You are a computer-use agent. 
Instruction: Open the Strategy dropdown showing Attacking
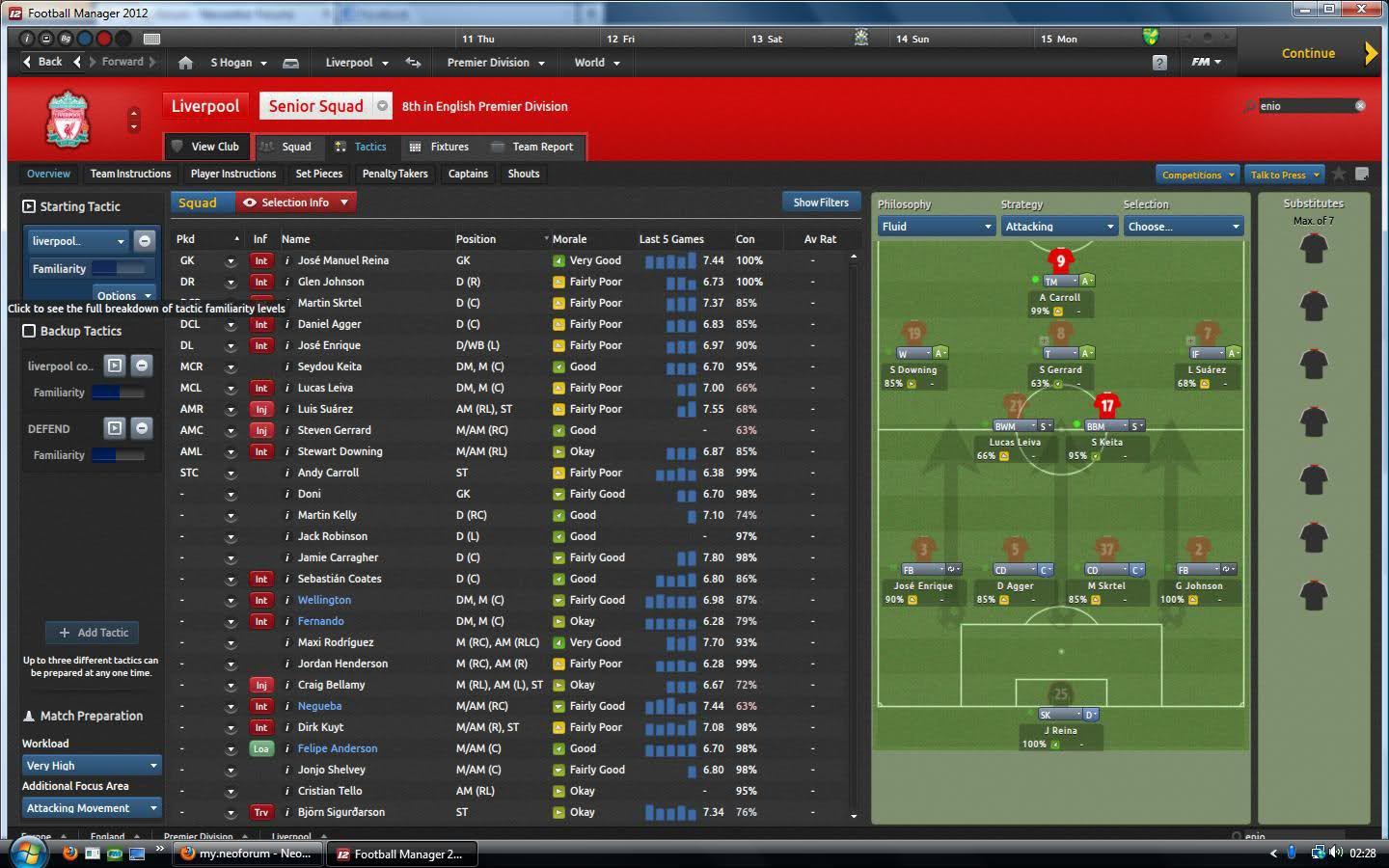point(1058,226)
